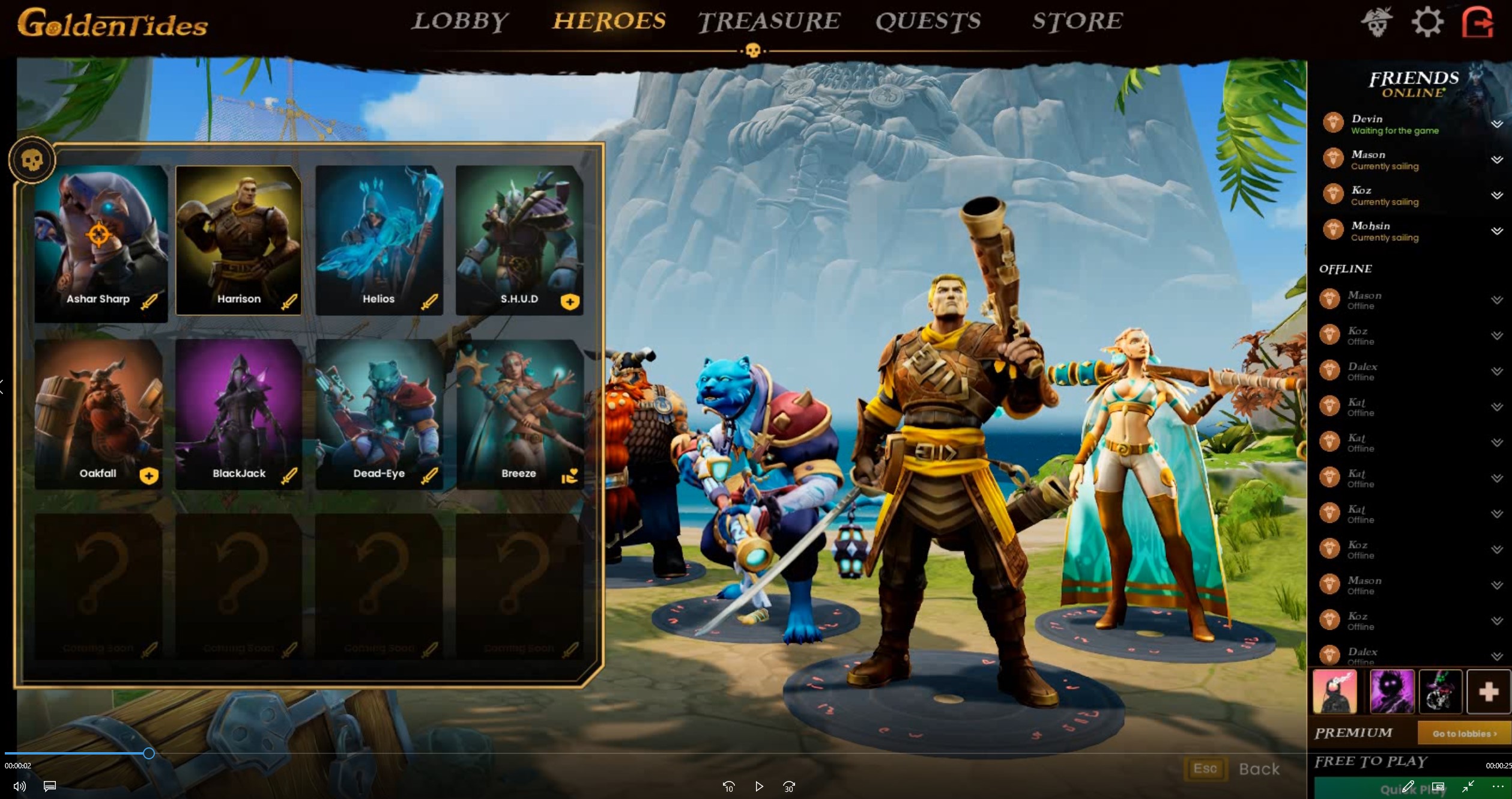Screen dimensions: 1512x799
Task: Click the shield badge on Oakfall's card
Action: (x=148, y=475)
